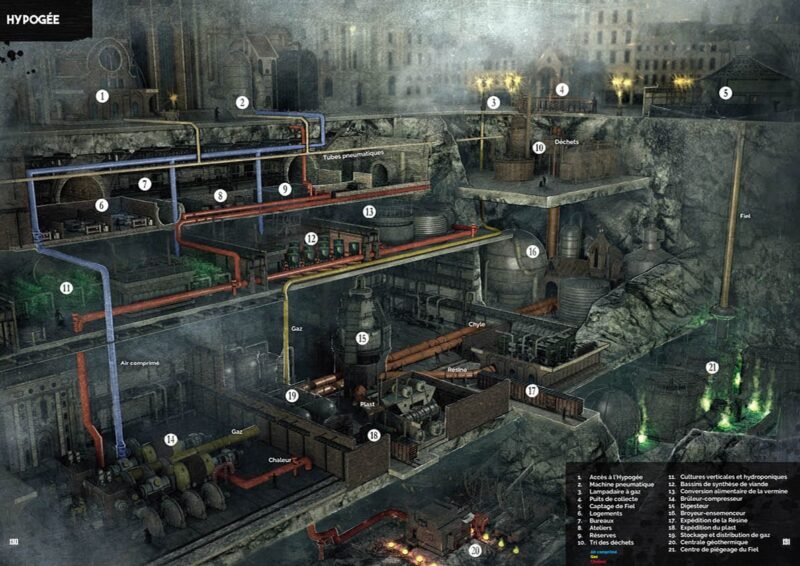Image resolution: width=800 pixels, height=566 pixels.
Task: Select map marker number 16
Action: 533,251
